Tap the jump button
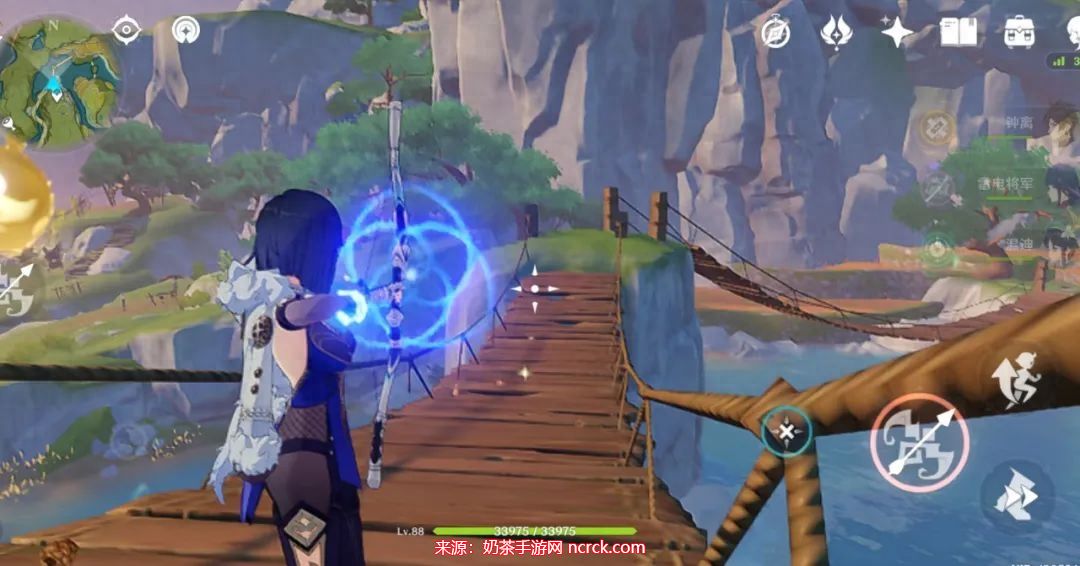The image size is (1080, 566). pos(1014,381)
